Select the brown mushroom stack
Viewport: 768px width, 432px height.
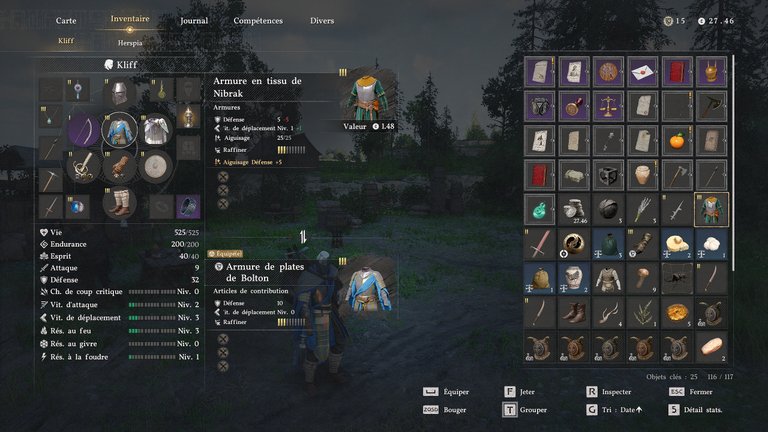(x=643, y=277)
